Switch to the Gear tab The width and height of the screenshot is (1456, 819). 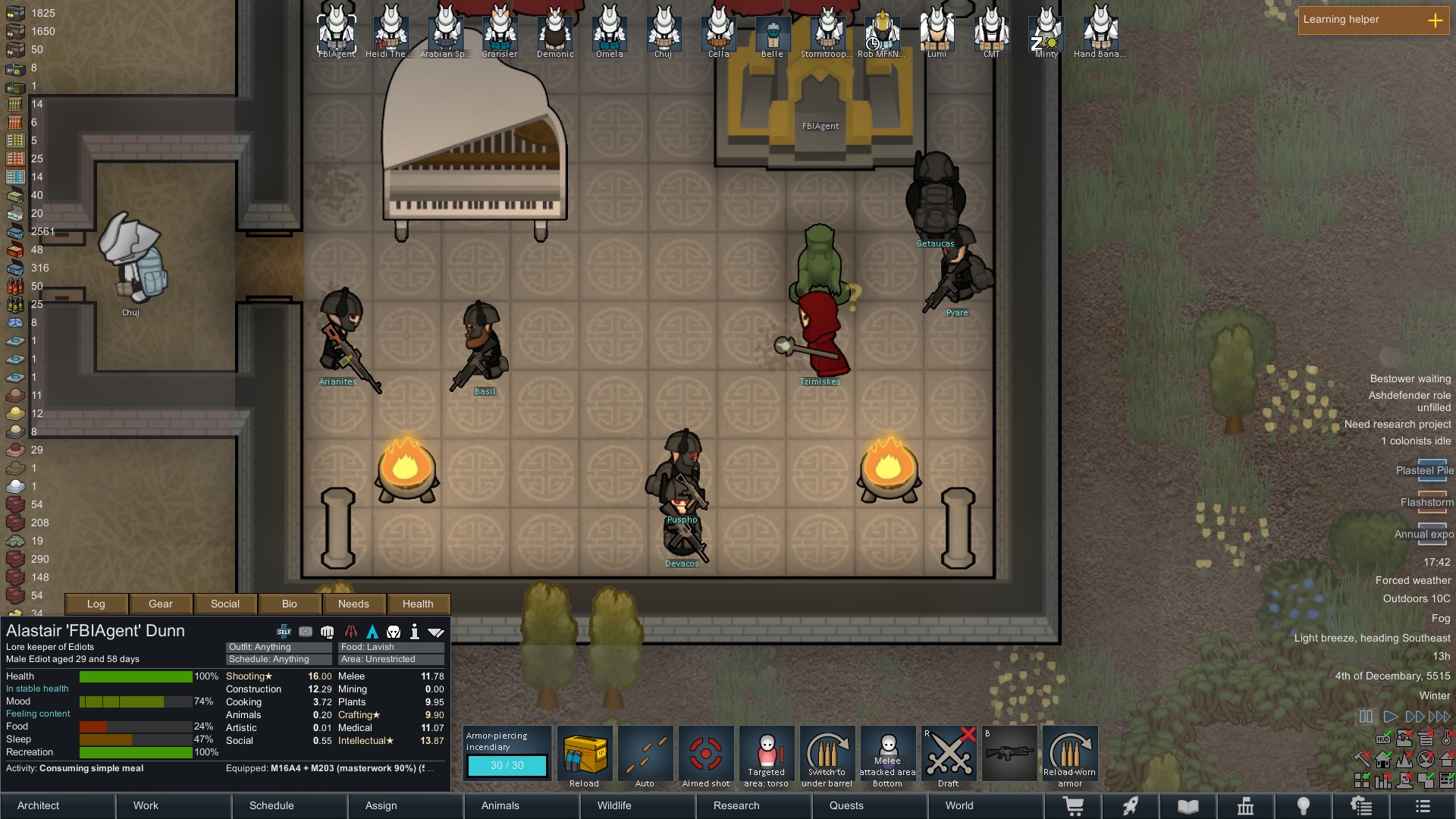pos(161,604)
